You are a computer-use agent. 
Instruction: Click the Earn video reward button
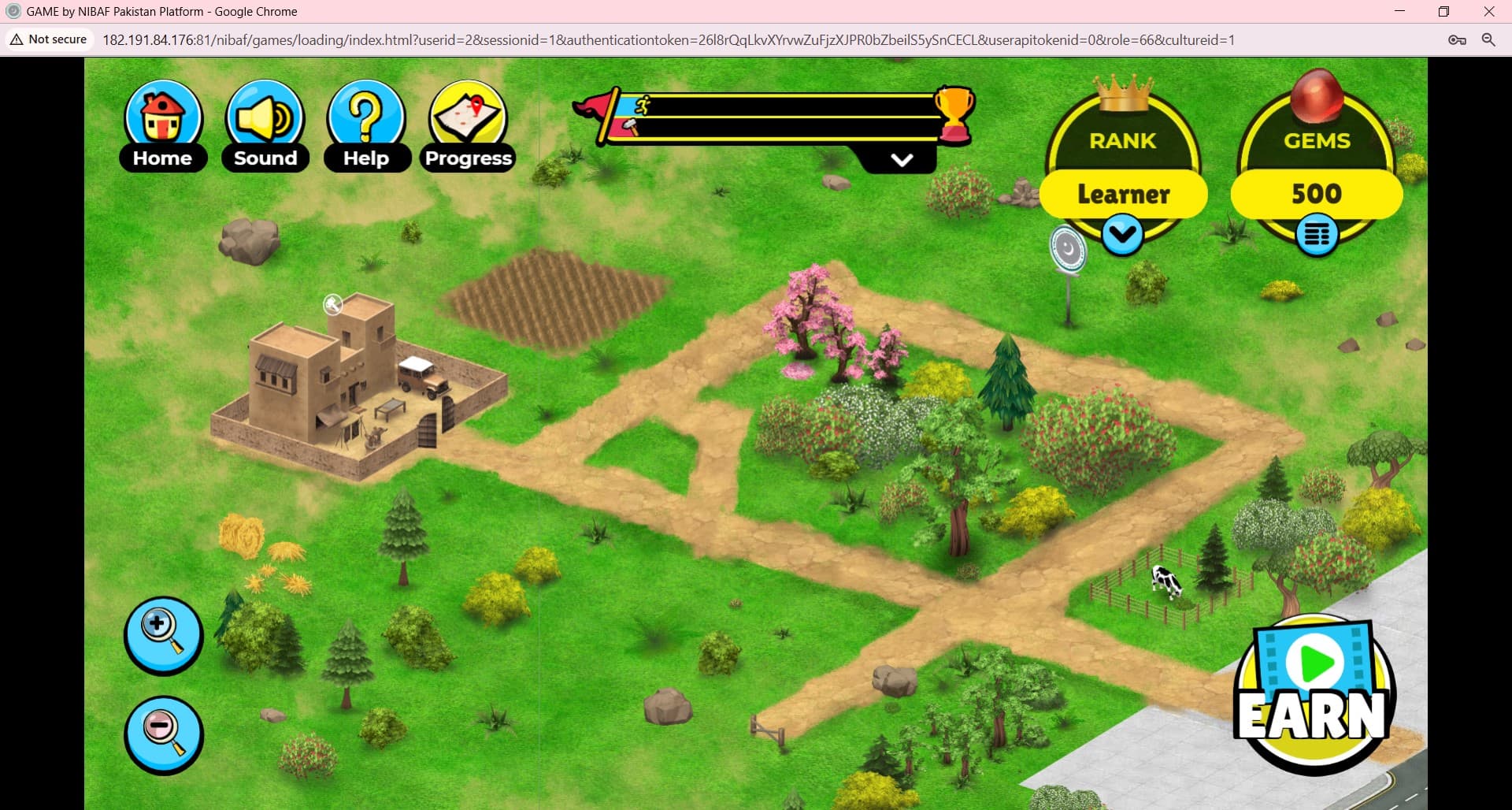(x=1314, y=693)
